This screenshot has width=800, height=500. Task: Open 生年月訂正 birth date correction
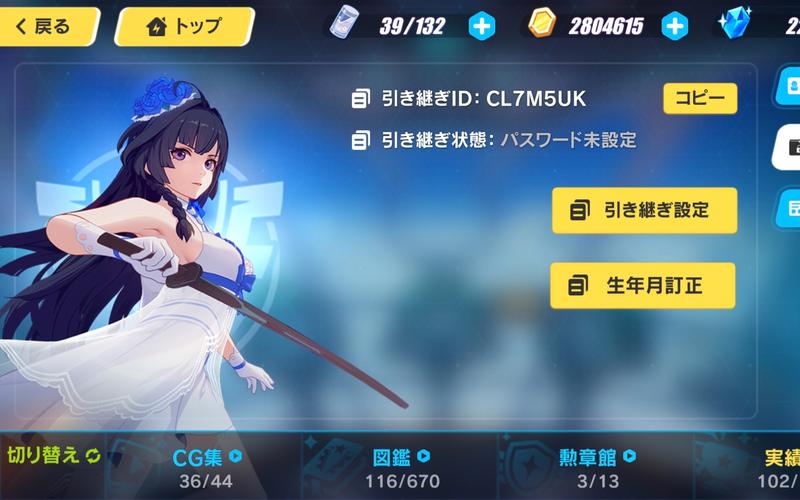(642, 286)
